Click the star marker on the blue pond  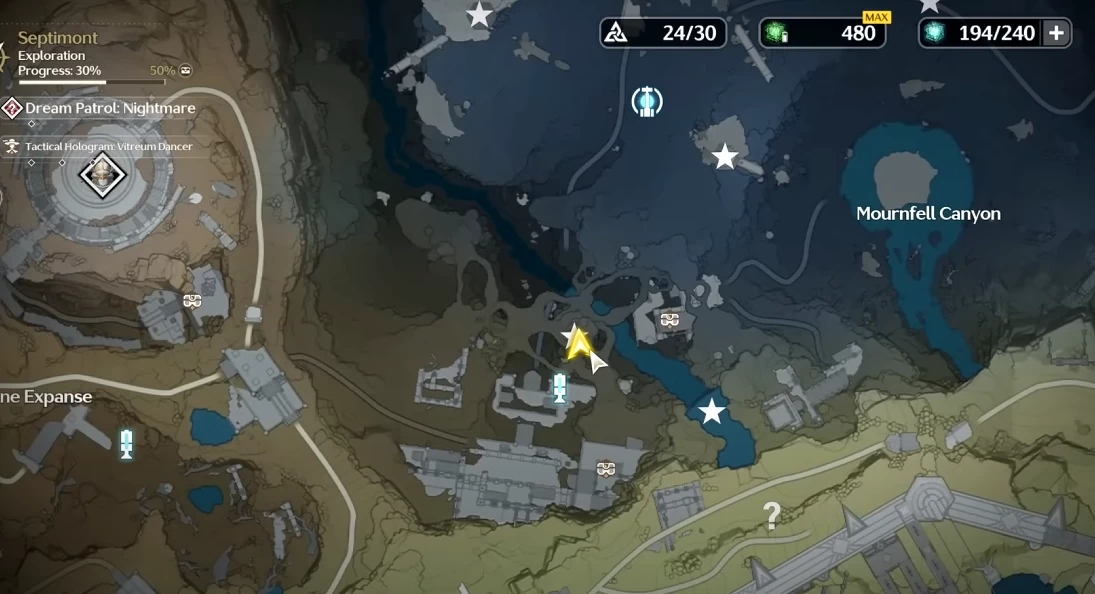[x=711, y=411]
